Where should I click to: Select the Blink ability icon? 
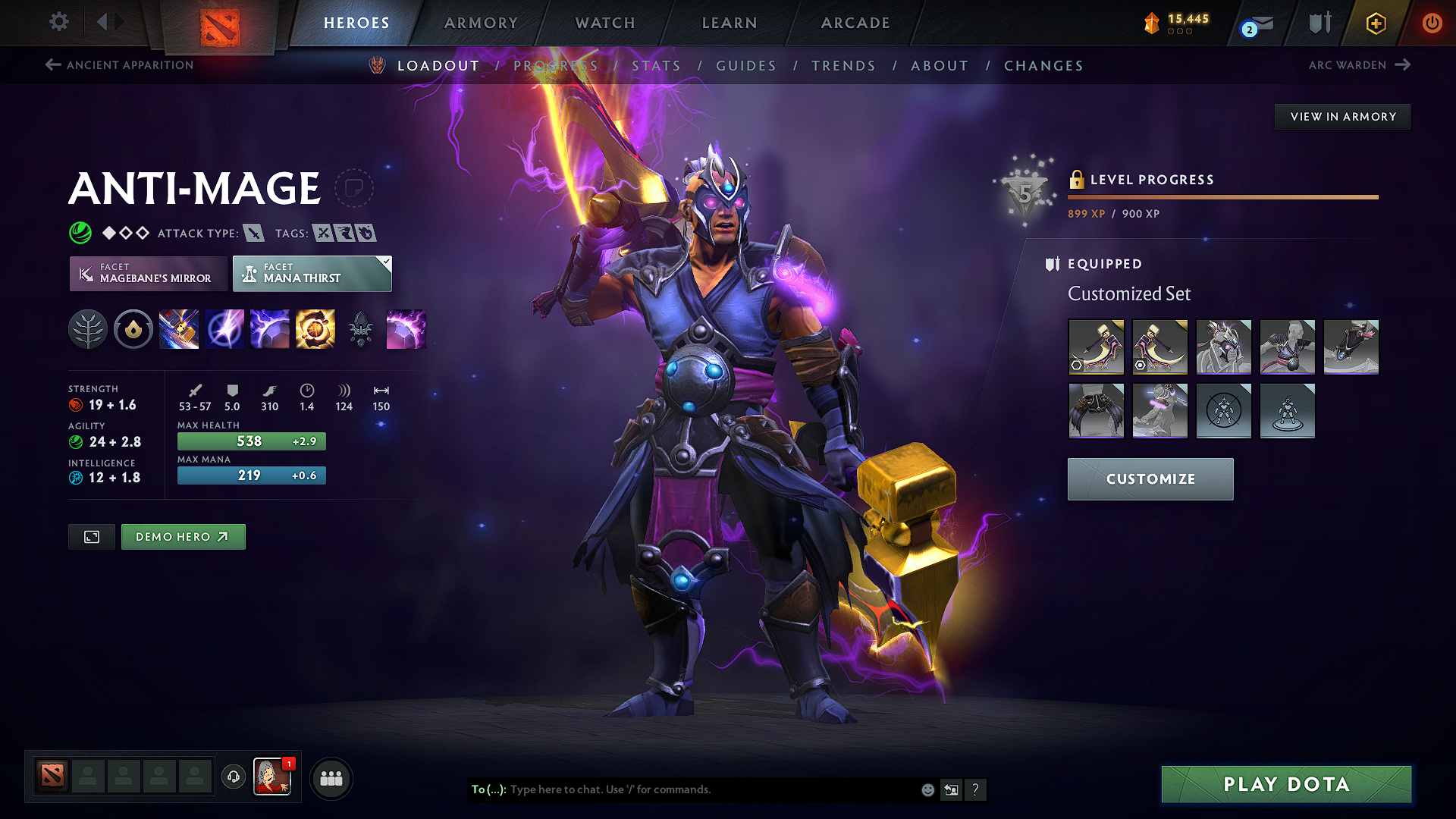[x=224, y=328]
